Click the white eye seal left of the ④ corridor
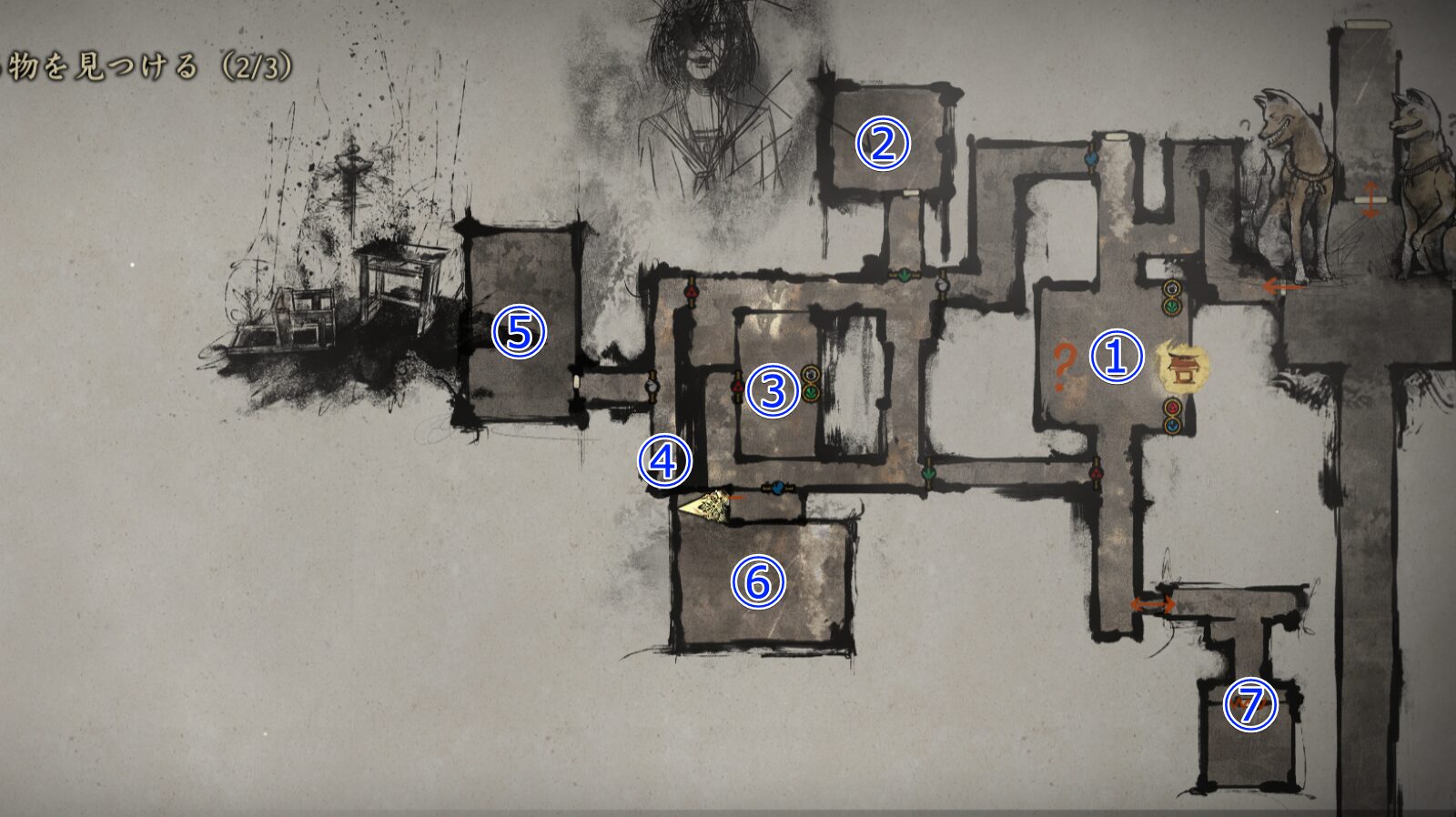1456x817 pixels. 651,385
